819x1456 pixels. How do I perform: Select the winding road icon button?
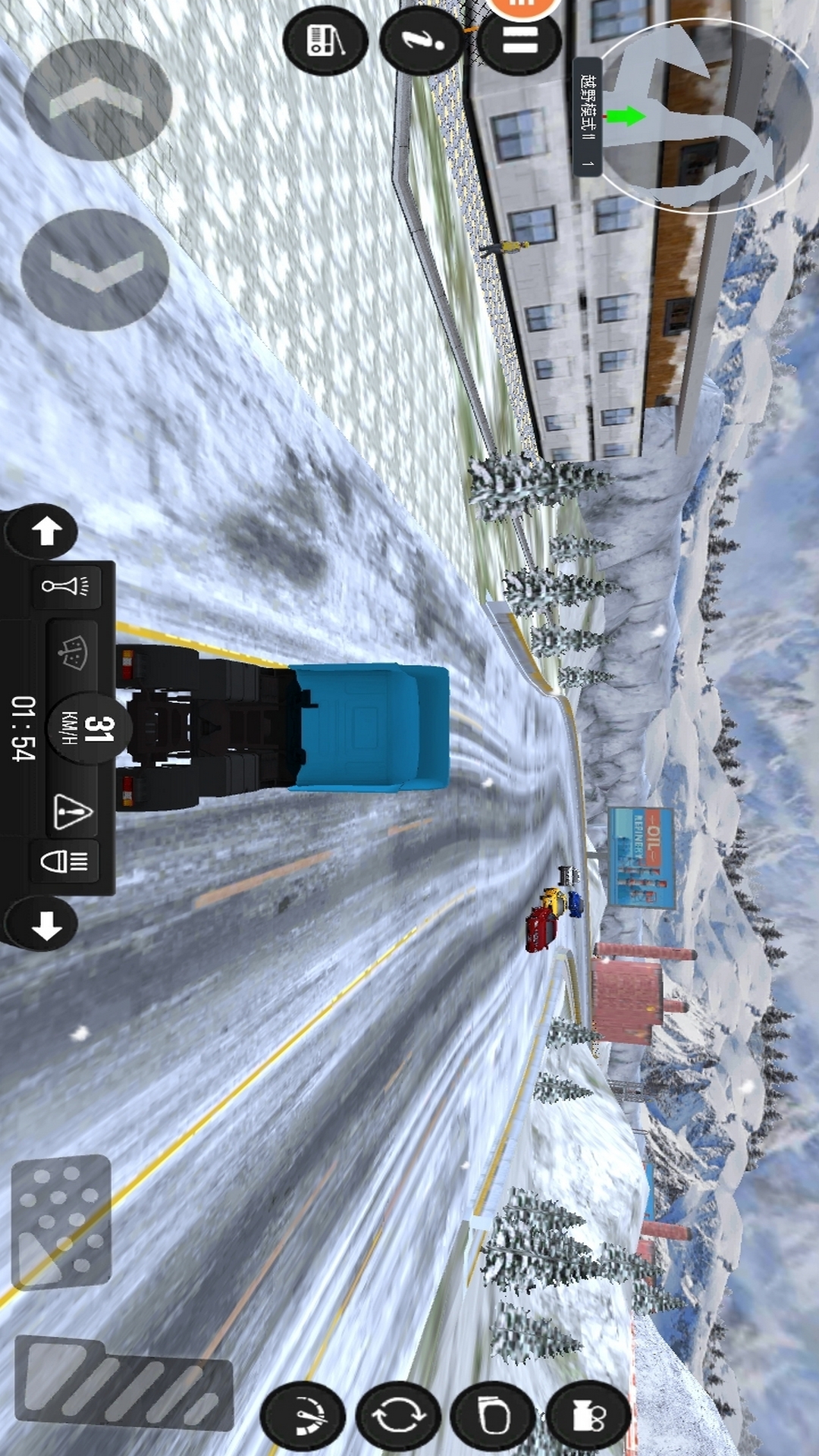[422, 39]
